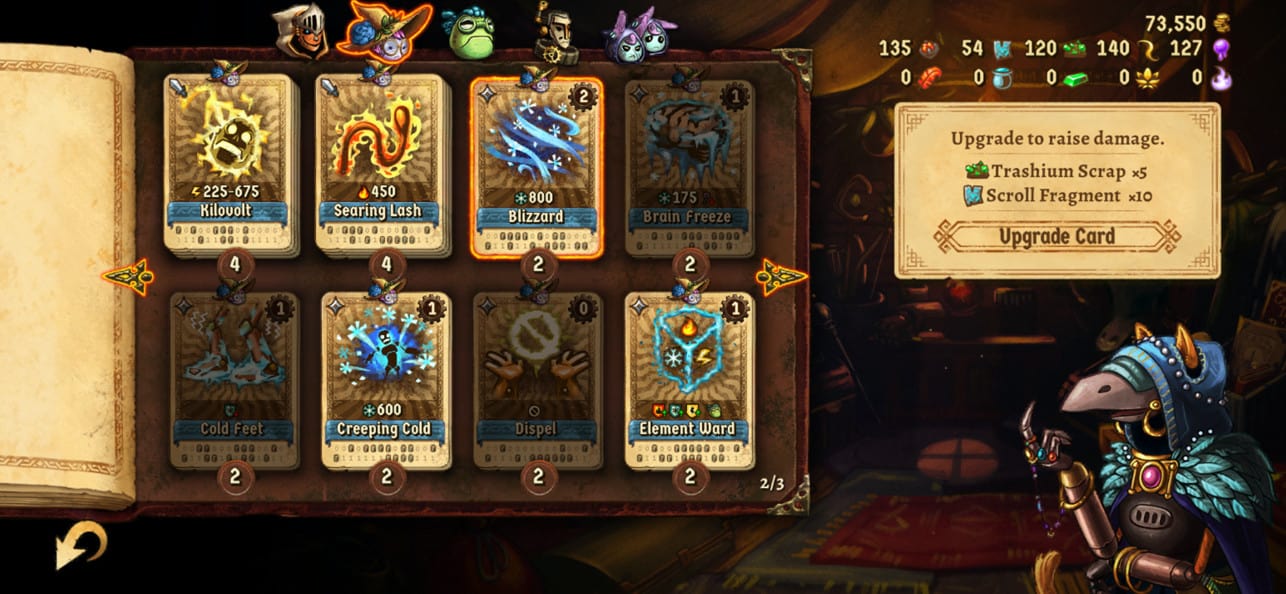Pick the Element Ward card

[x=689, y=380]
